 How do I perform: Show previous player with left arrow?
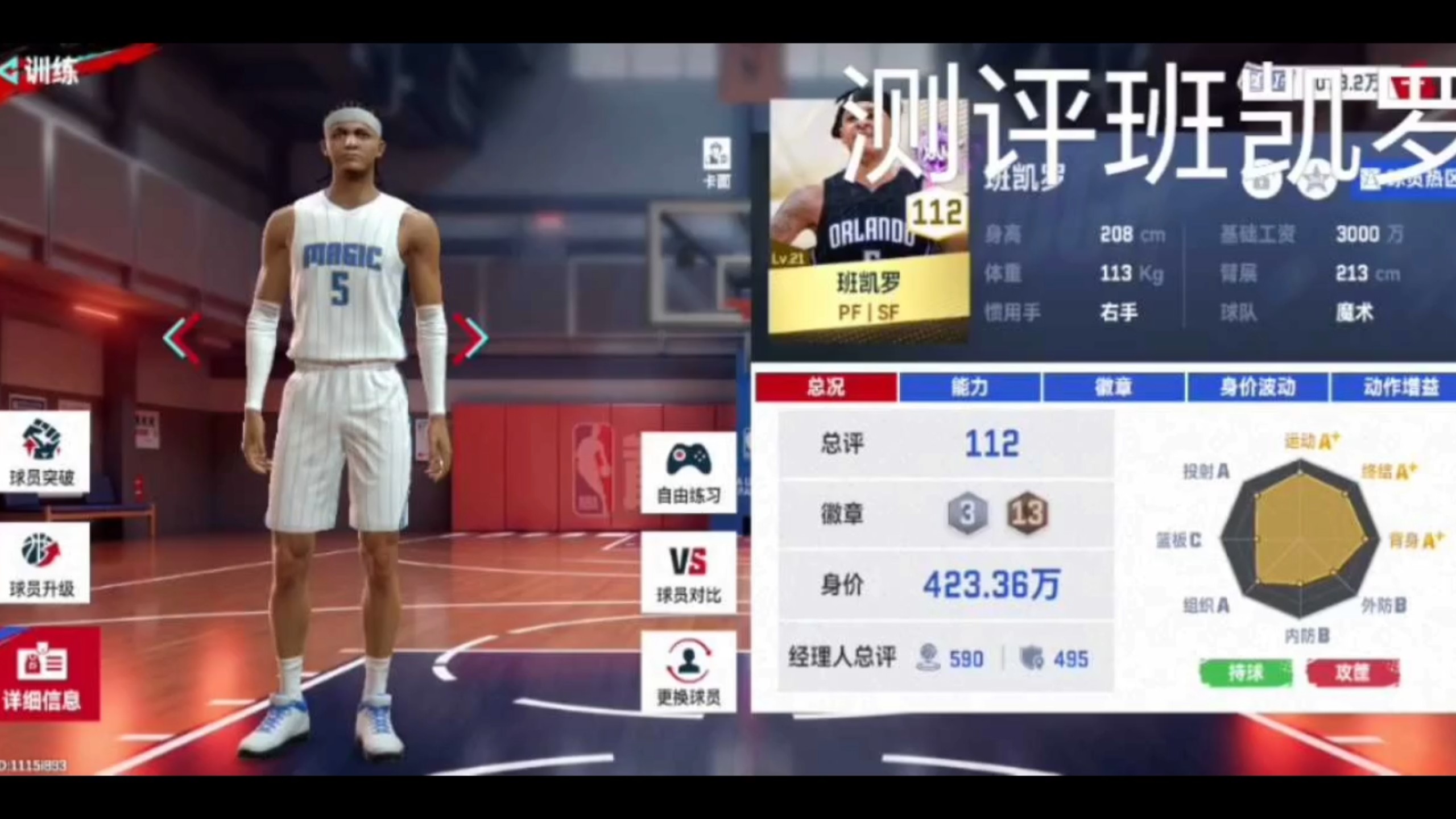tap(183, 338)
